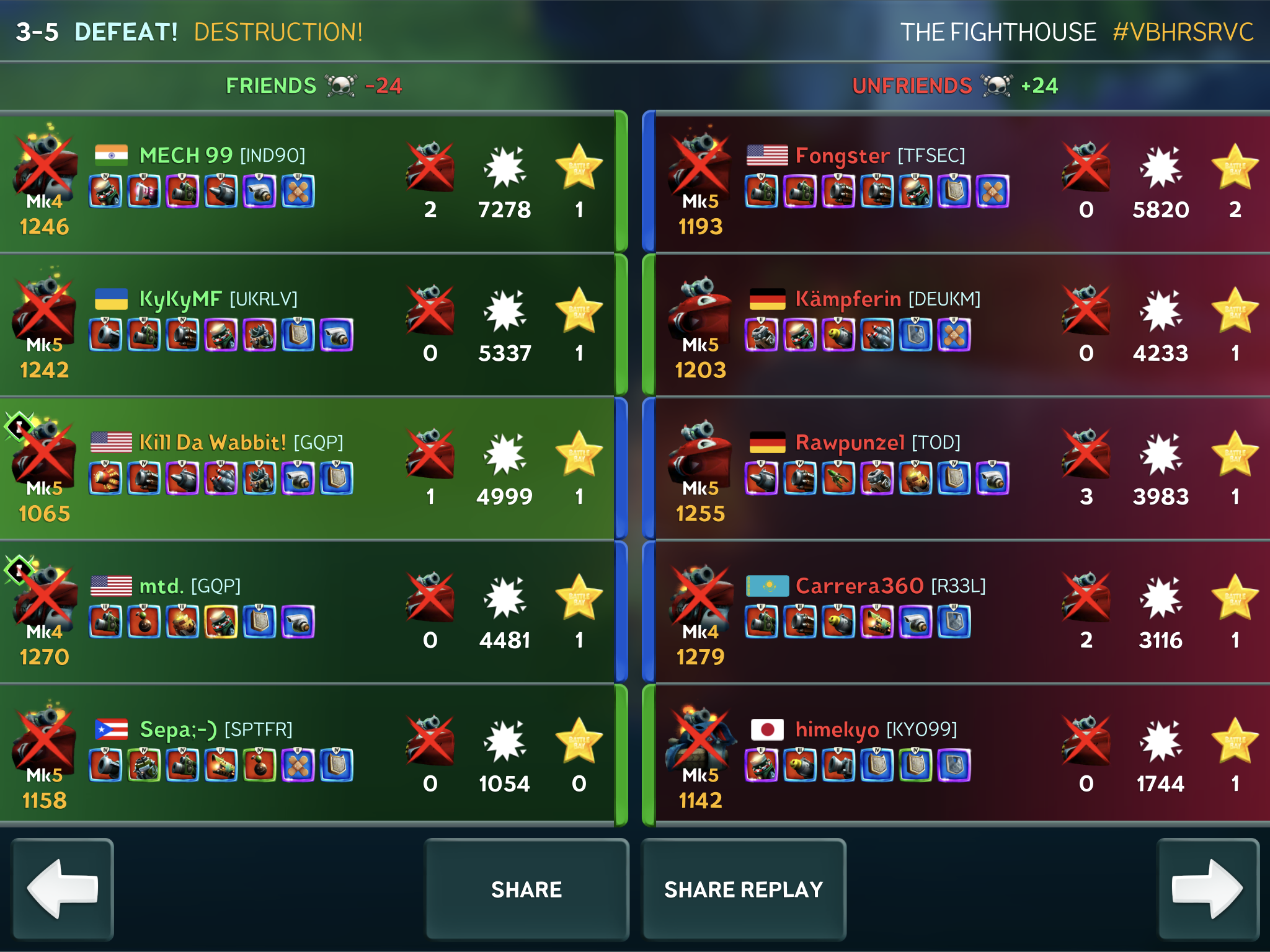View mtd. player row
Image resolution: width=1270 pixels, height=952 pixels.
point(308,612)
